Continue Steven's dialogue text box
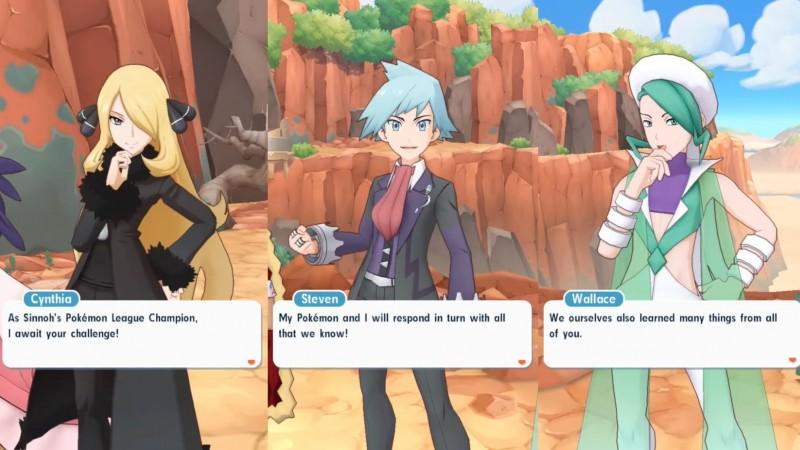The height and width of the screenshot is (450, 800). coord(521,359)
